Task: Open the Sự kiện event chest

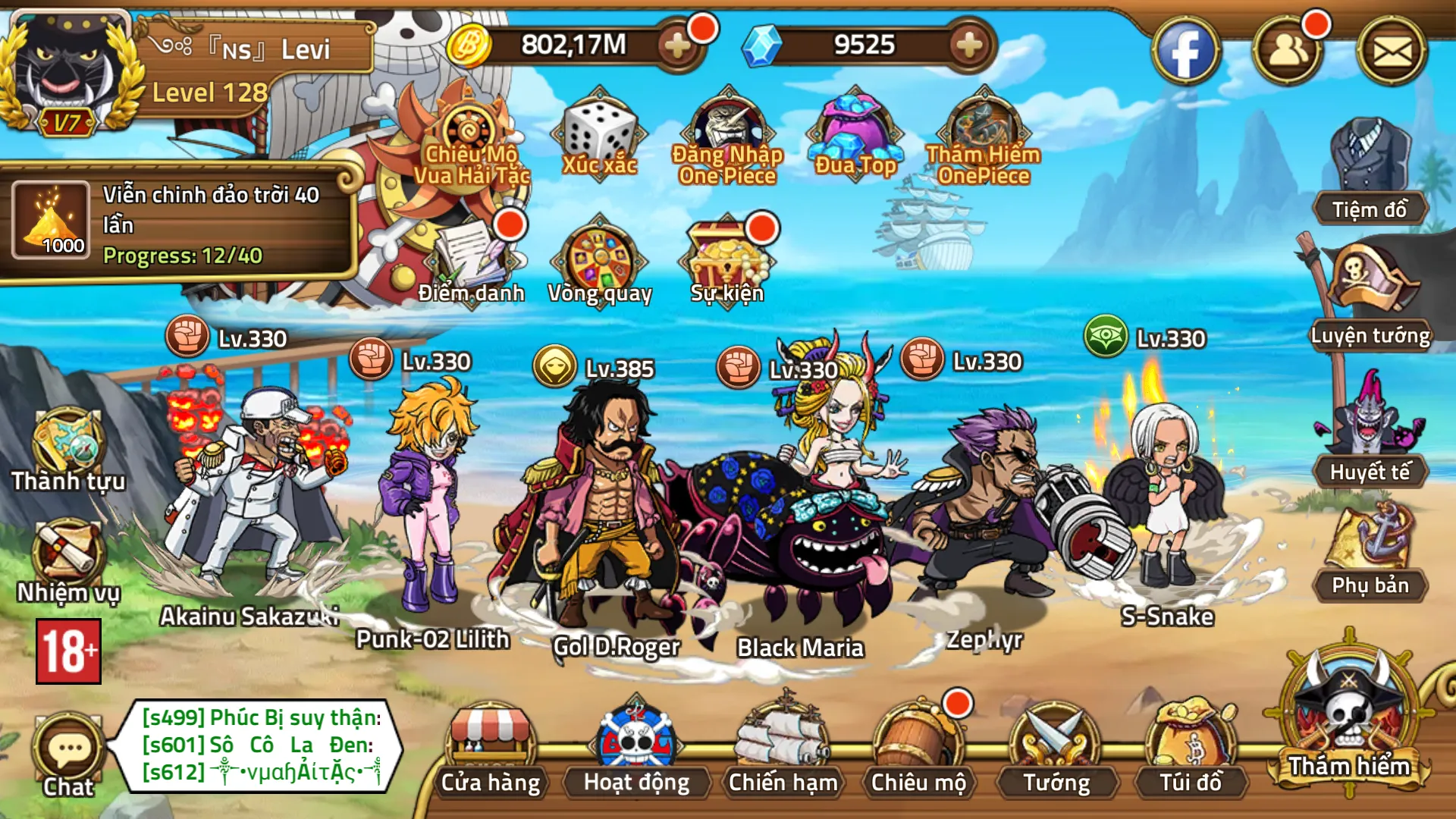Action: click(x=726, y=262)
